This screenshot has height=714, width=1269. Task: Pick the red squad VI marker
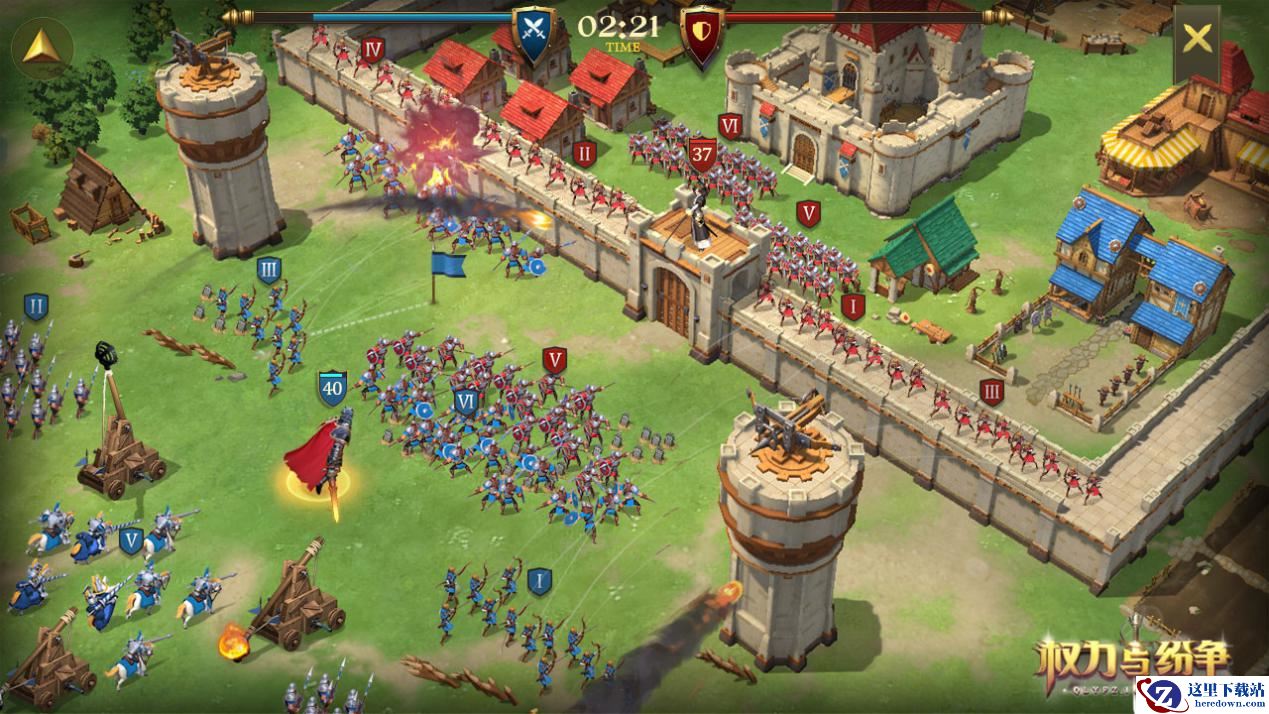tap(730, 126)
